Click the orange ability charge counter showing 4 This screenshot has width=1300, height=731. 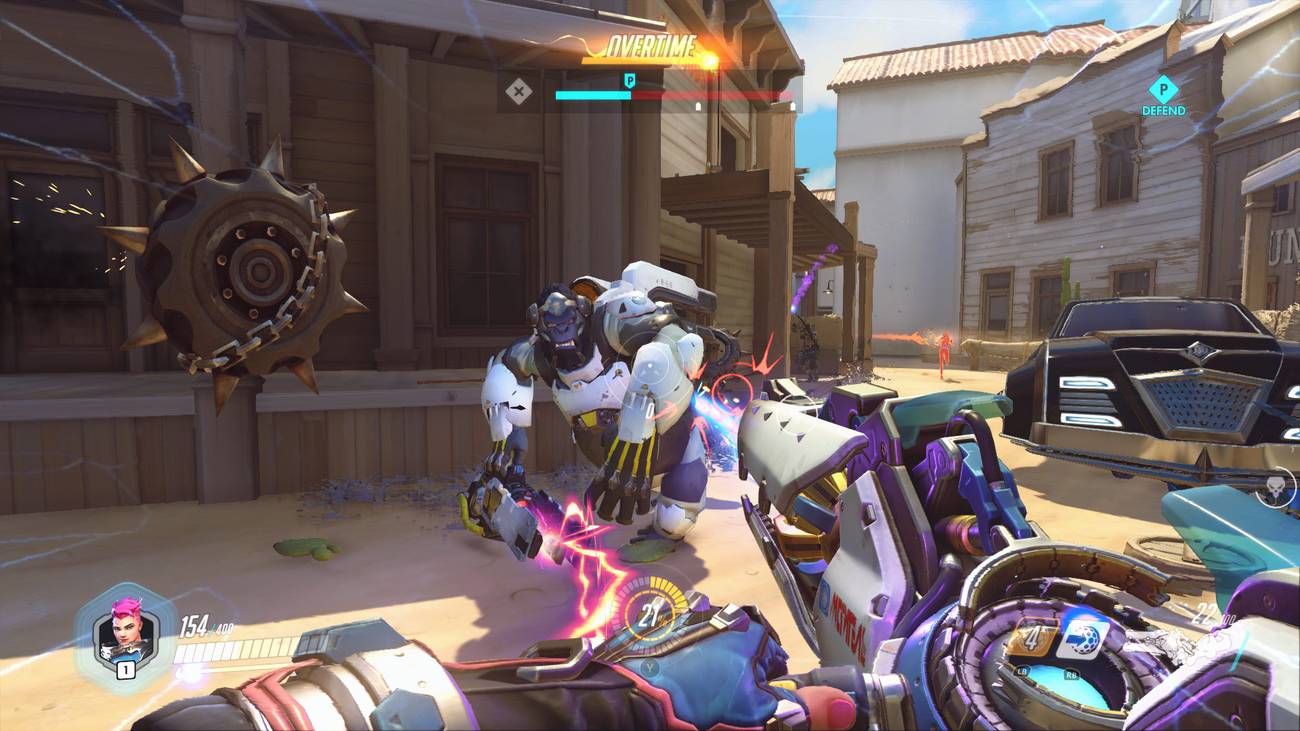click(1030, 636)
